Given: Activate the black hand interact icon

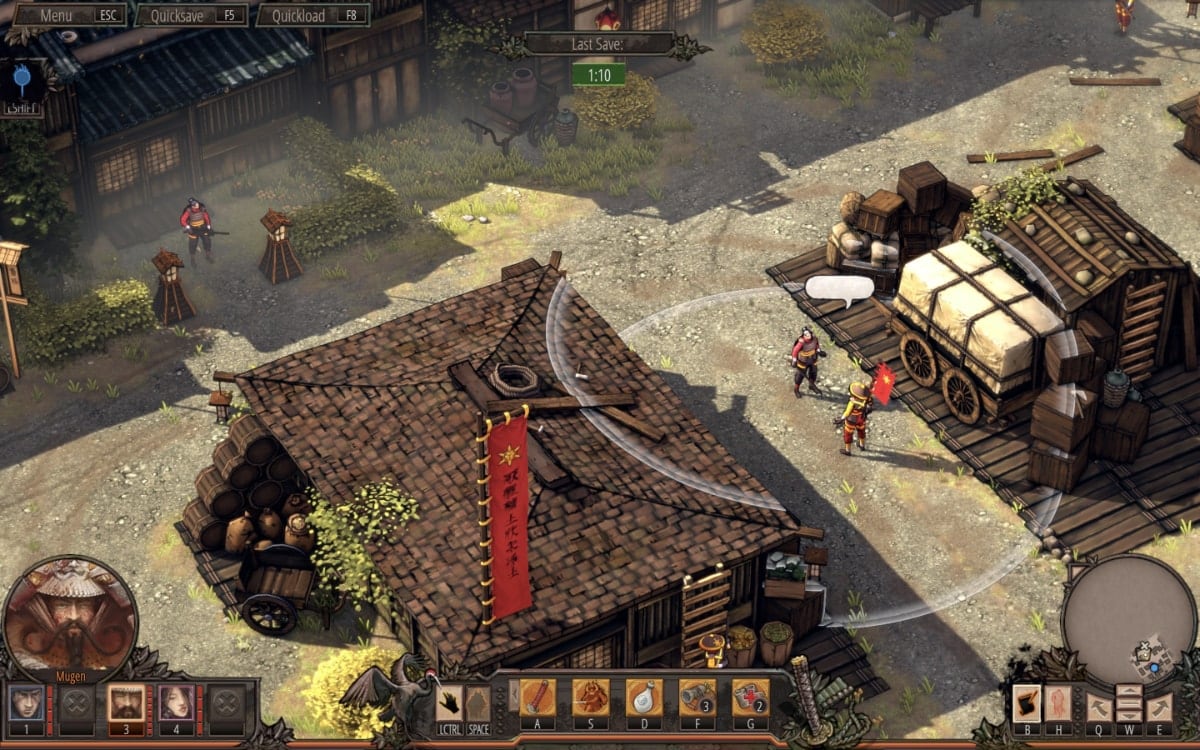Looking at the screenshot, I should click(x=450, y=702).
